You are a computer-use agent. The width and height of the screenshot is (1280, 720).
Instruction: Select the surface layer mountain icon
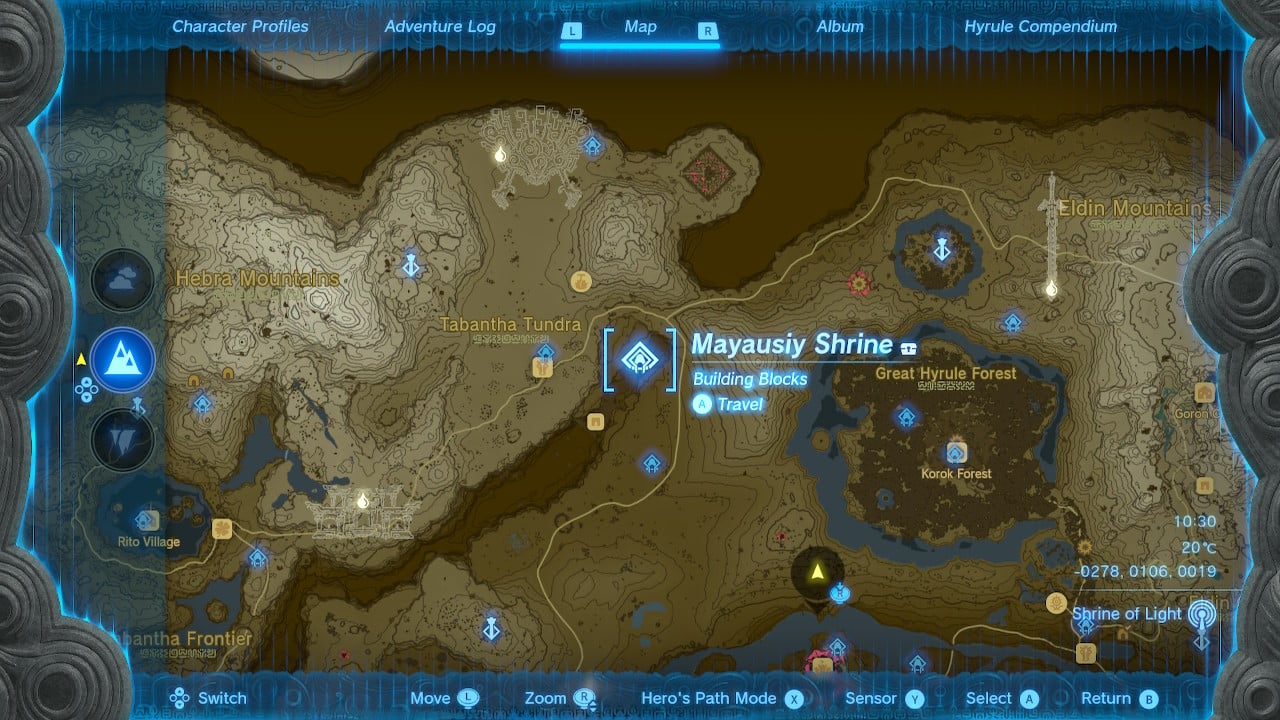(121, 360)
